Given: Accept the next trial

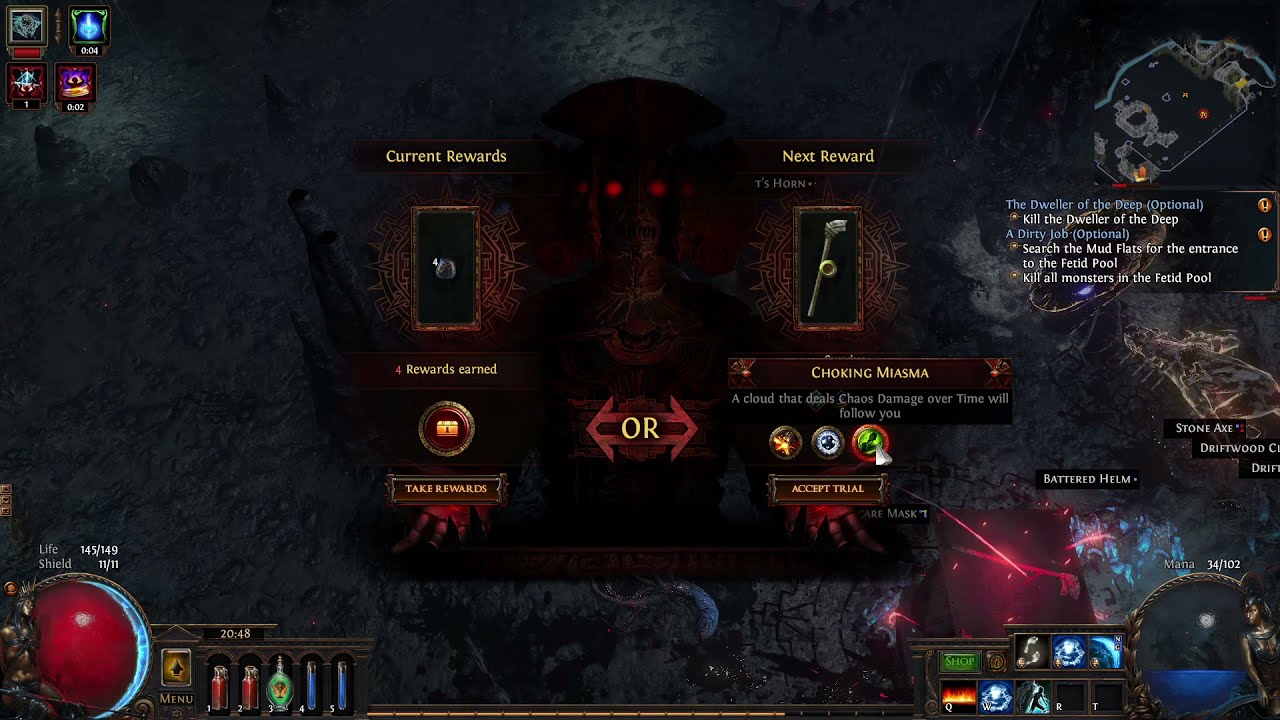Looking at the screenshot, I should click(827, 489).
